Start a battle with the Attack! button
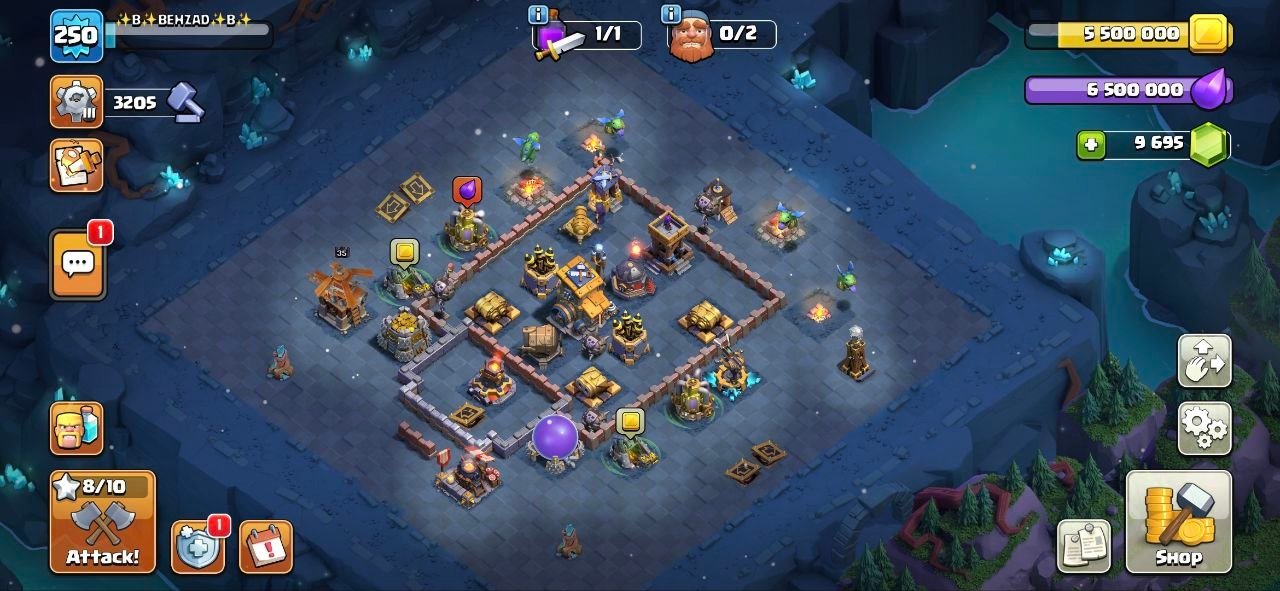This screenshot has width=1280, height=591. 103,522
